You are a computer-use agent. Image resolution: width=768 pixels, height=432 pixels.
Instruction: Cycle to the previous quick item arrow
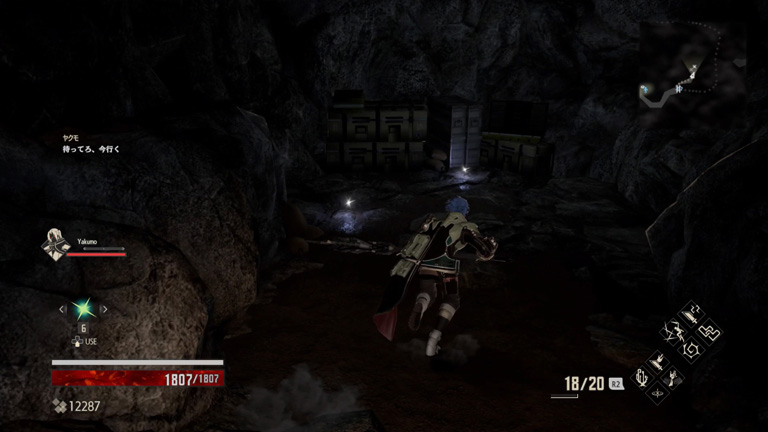point(62,310)
